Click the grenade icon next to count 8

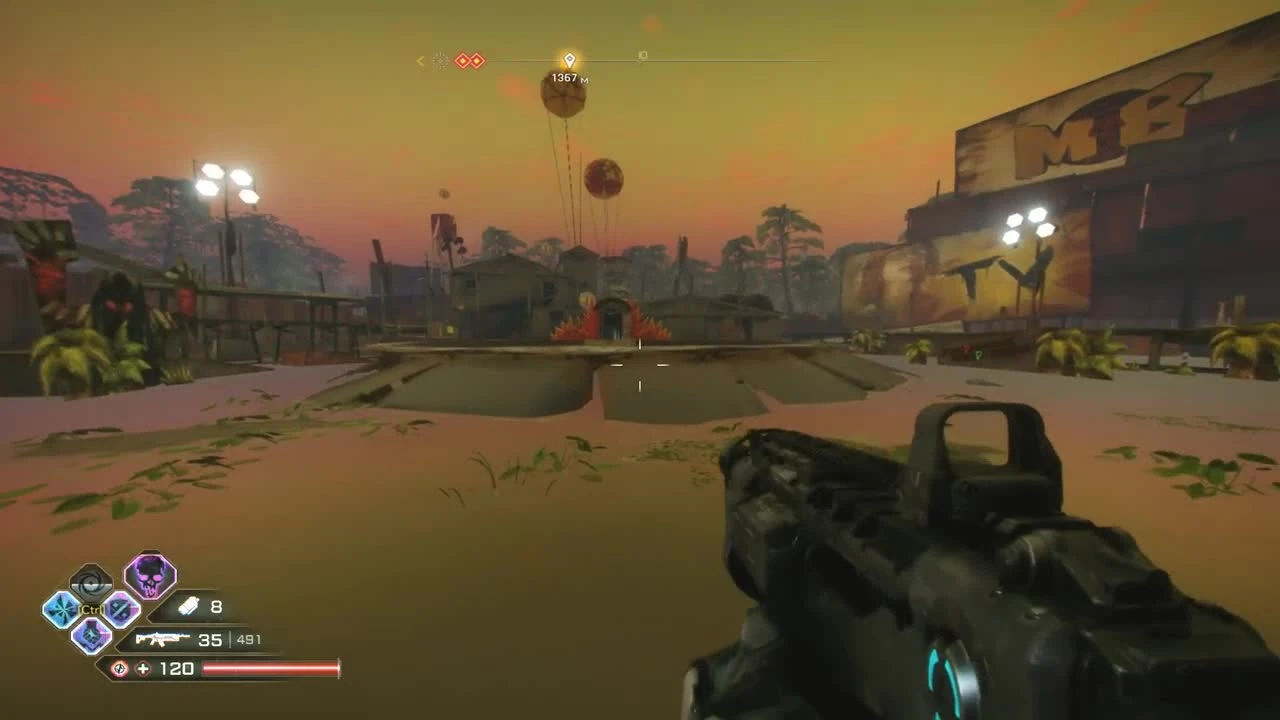coord(190,606)
